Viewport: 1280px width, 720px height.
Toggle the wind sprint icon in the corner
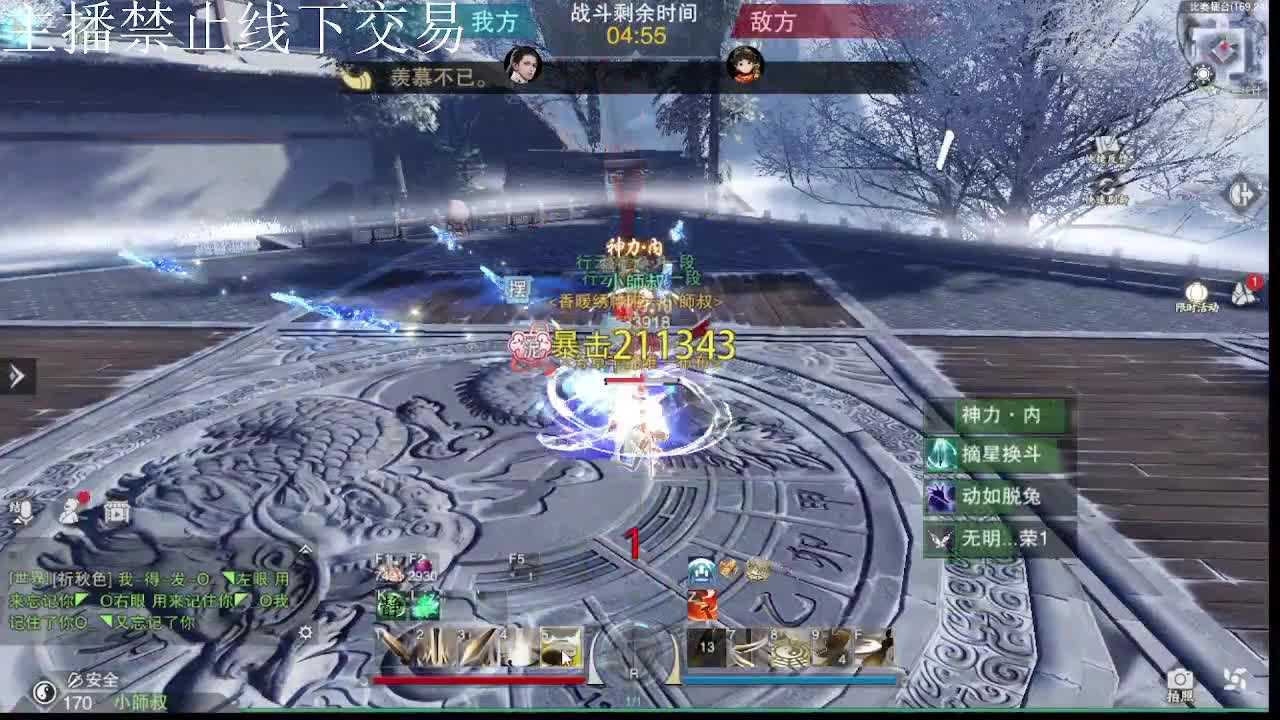coord(1236,680)
